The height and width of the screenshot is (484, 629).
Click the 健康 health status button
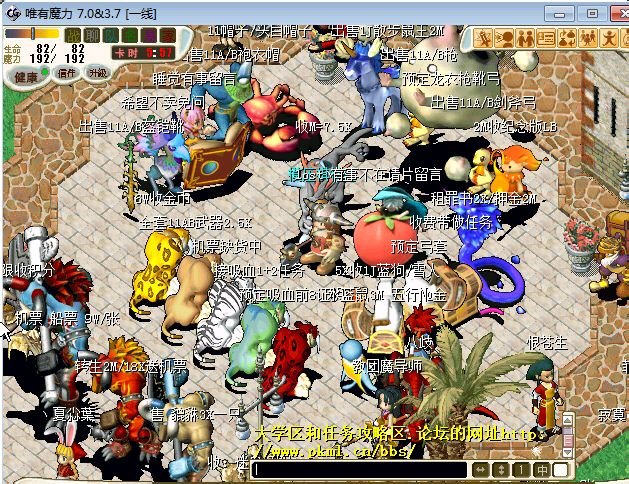[25, 76]
